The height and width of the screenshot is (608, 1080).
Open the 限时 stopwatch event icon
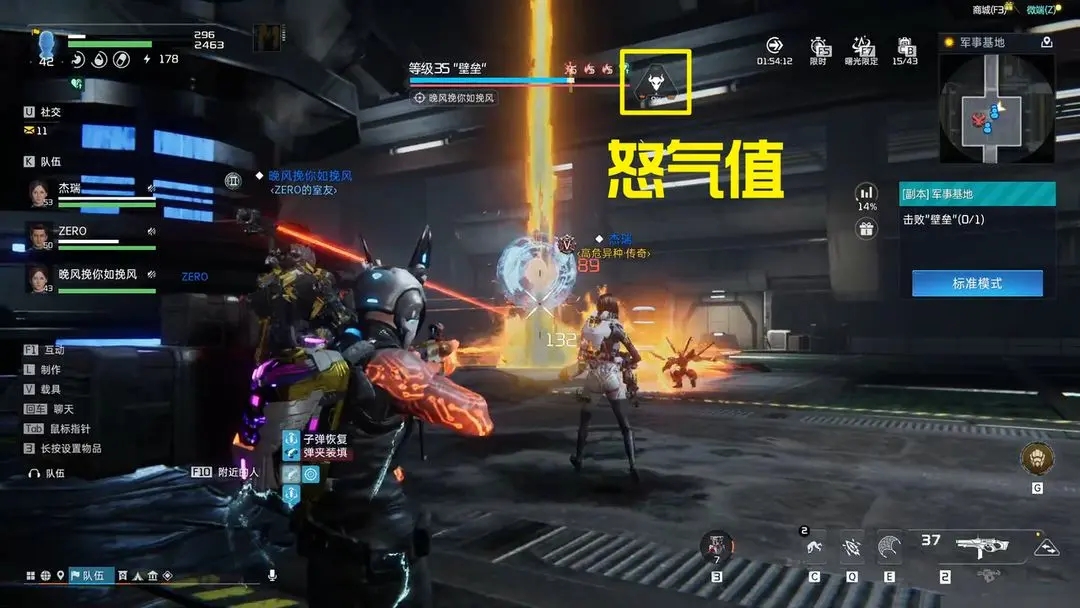(x=819, y=47)
